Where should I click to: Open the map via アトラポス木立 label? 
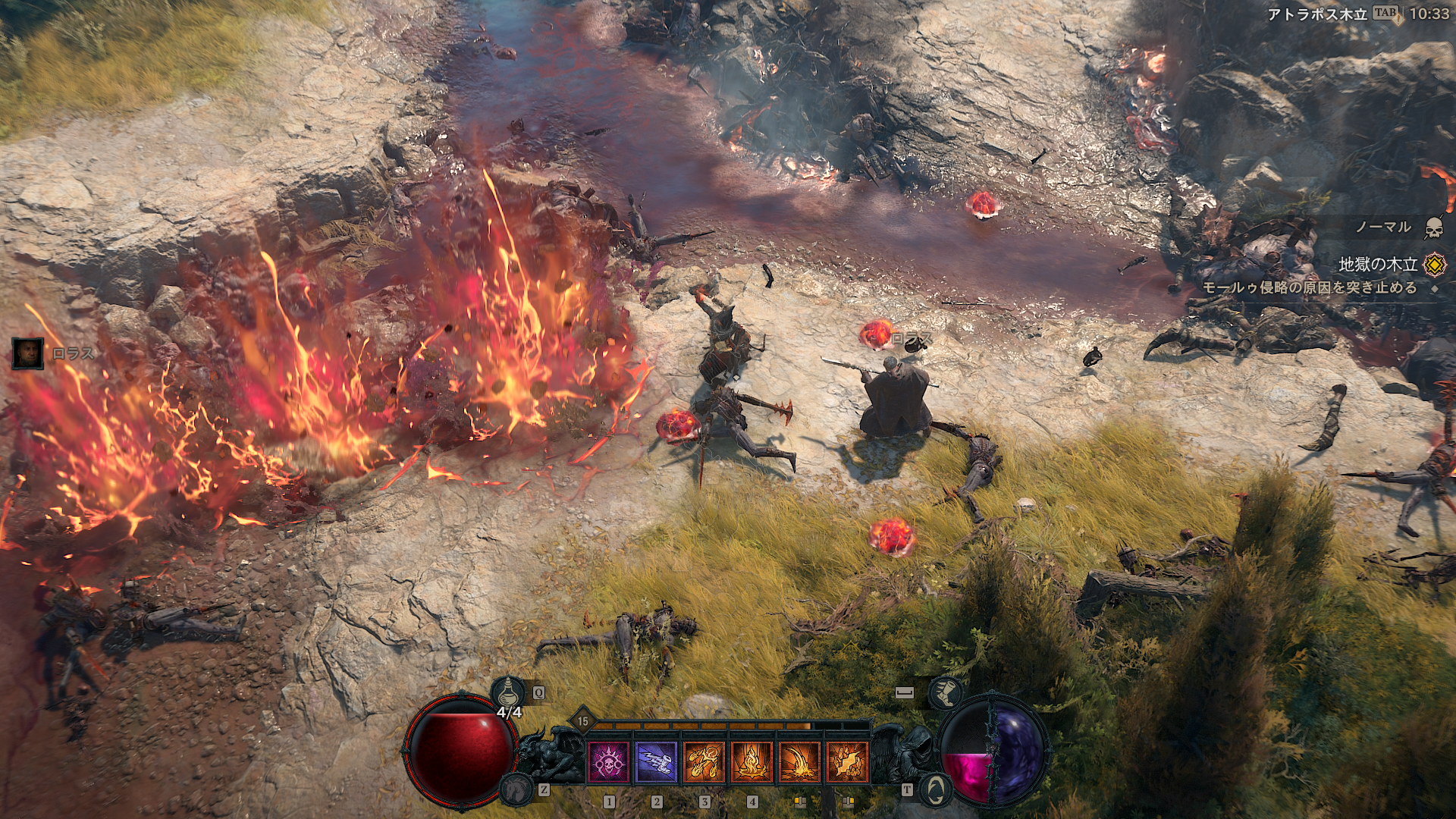point(1317,14)
